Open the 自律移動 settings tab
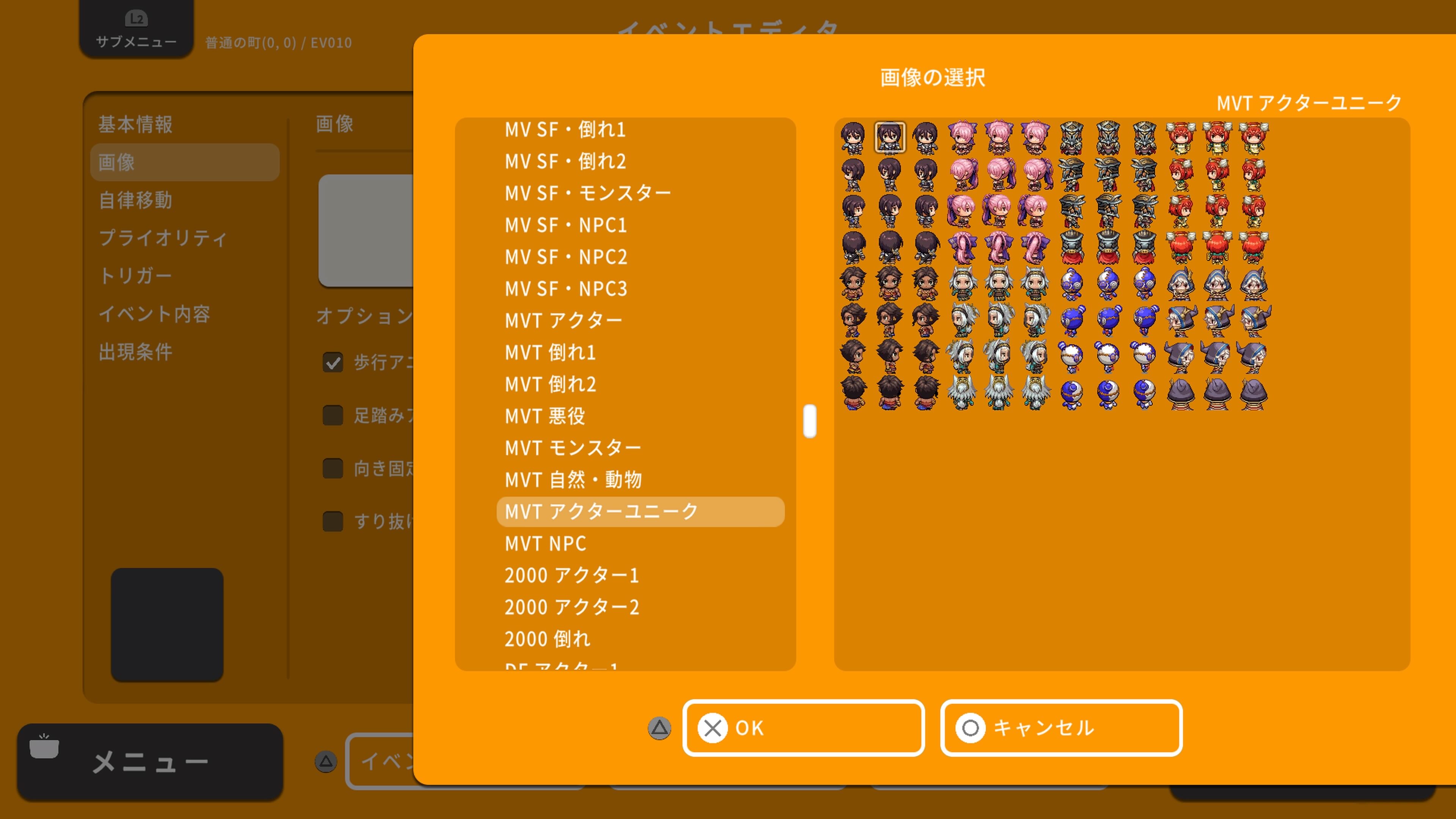1456x819 pixels. tap(136, 200)
